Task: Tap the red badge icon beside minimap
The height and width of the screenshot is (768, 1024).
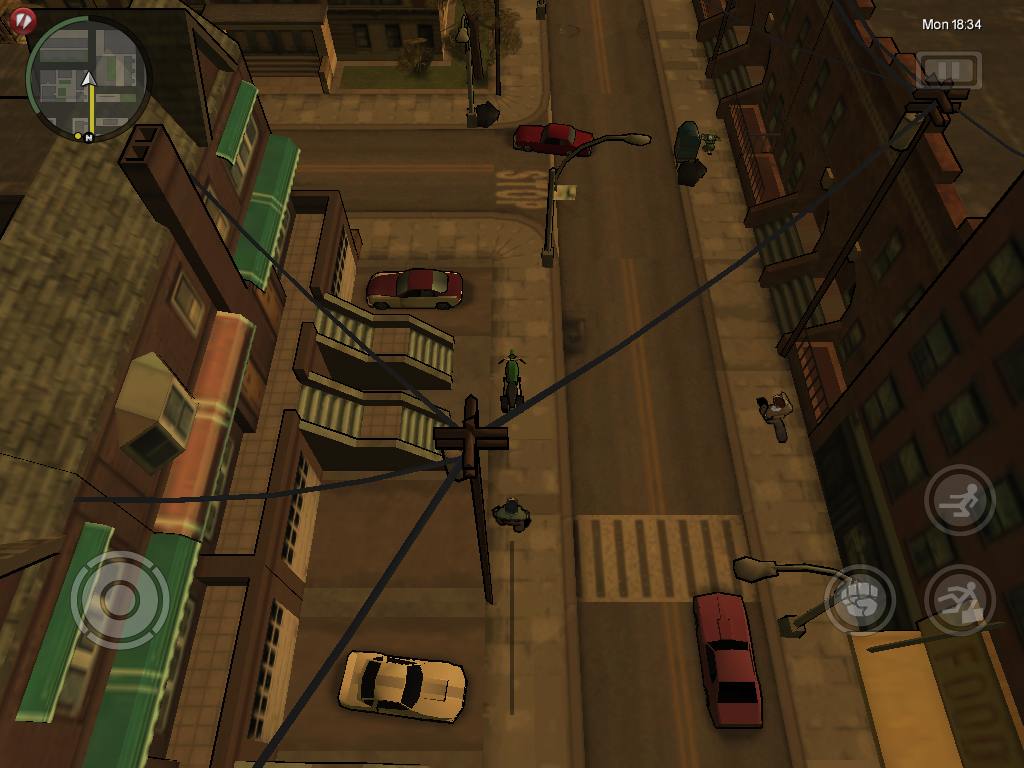Action: click(22, 18)
